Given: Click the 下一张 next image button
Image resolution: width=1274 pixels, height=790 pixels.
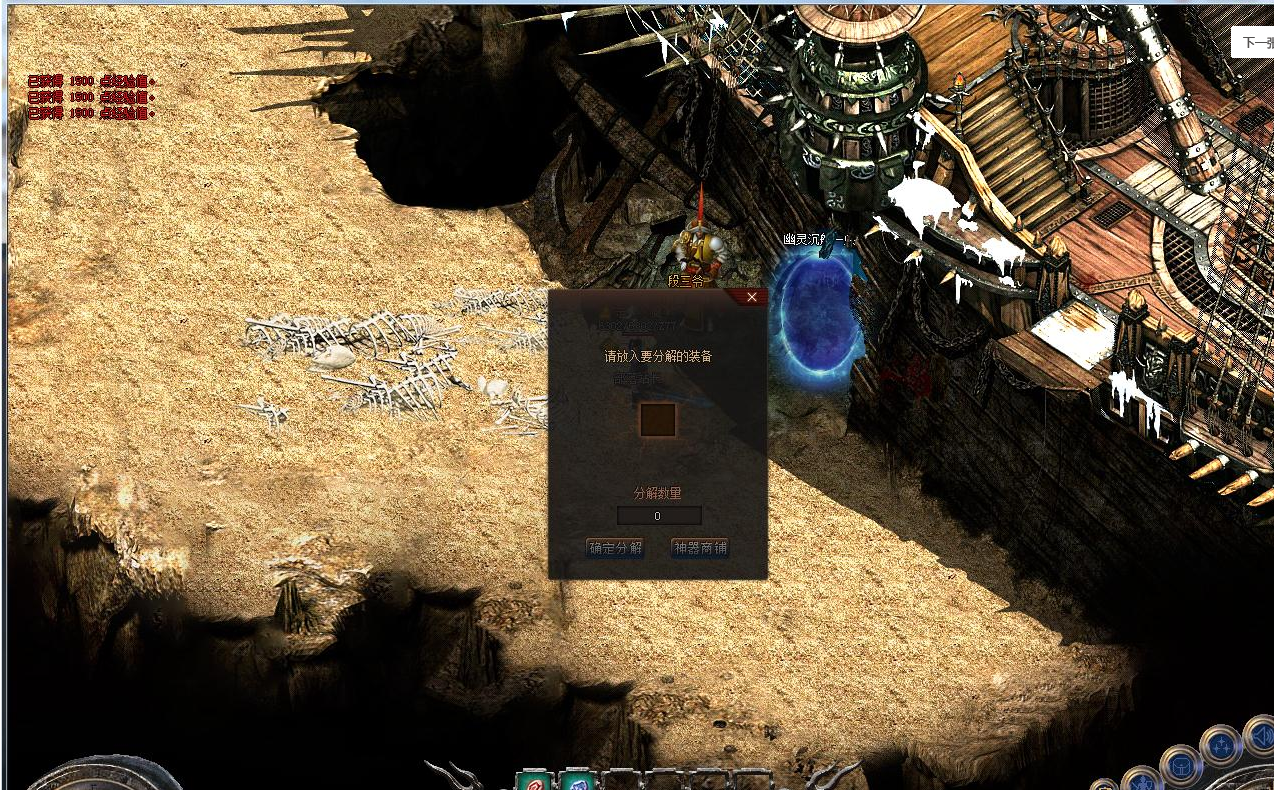Looking at the screenshot, I should pos(1254,43).
